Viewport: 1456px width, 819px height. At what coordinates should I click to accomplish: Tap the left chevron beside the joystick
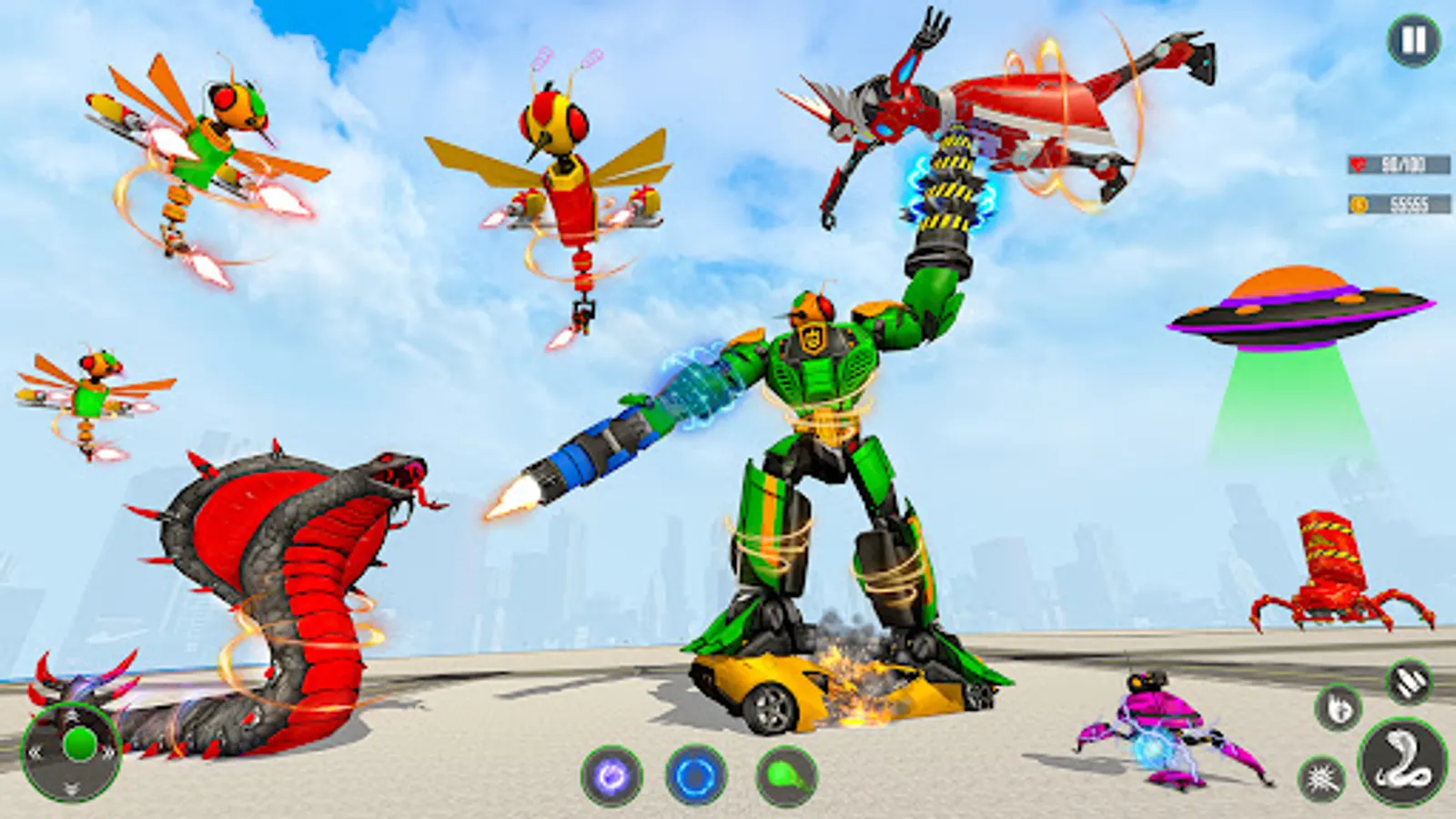coord(36,752)
